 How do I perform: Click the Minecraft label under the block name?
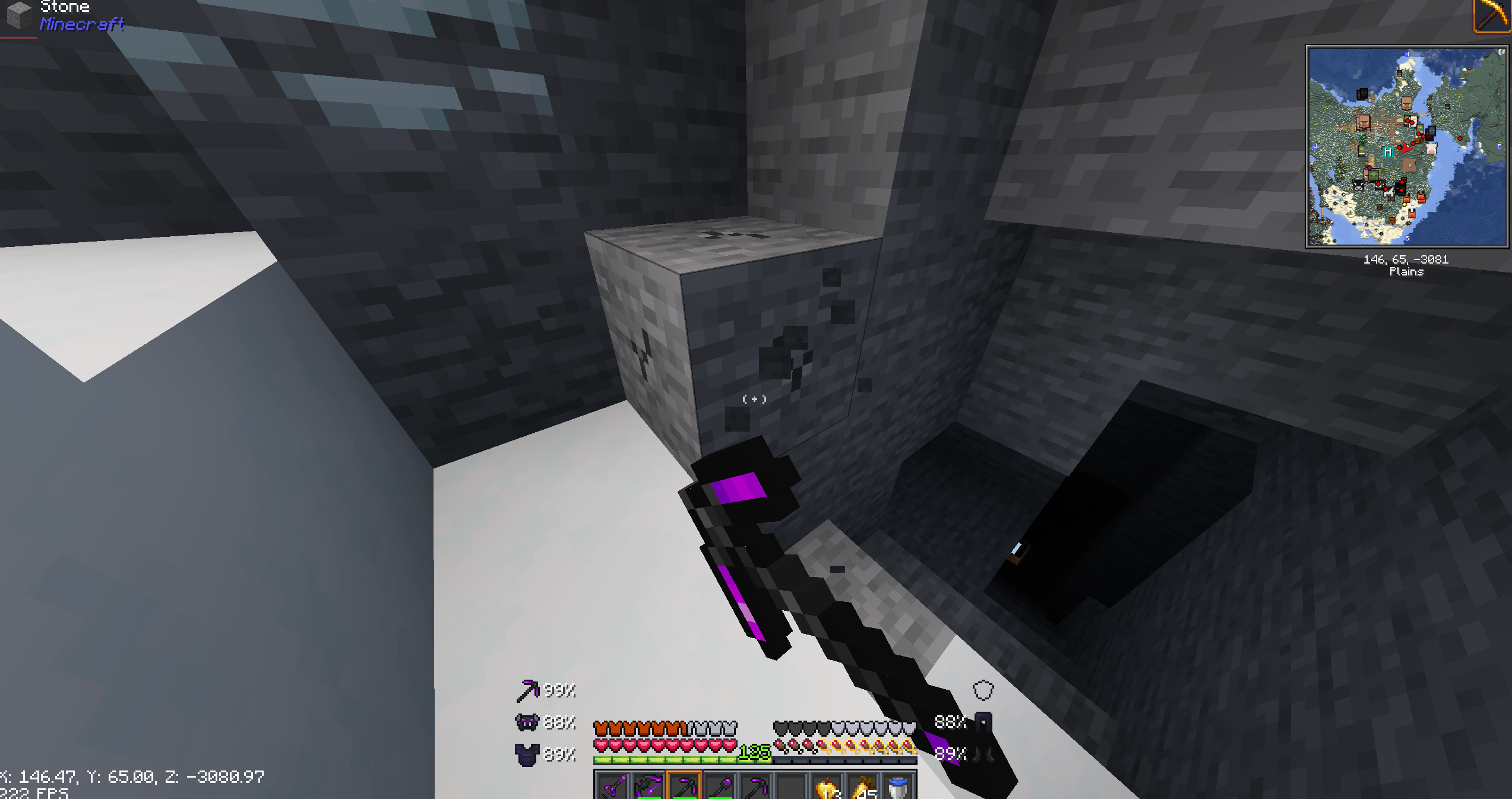(81, 25)
